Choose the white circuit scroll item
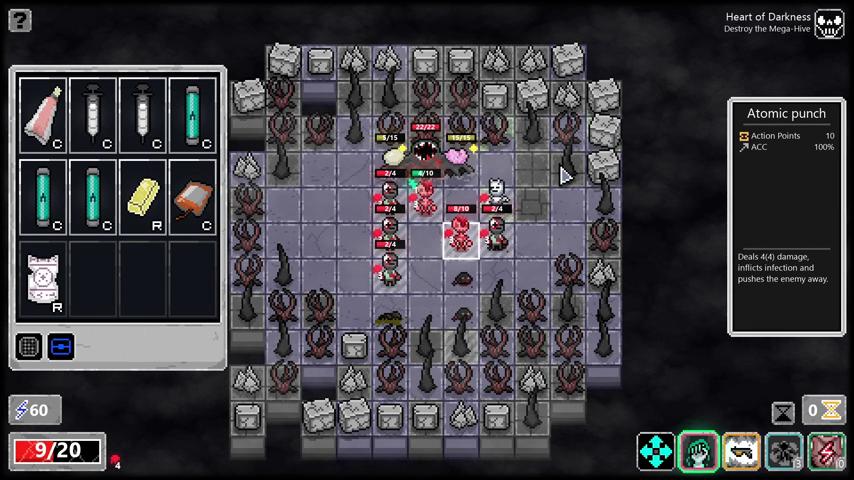Viewport: 854px width, 480px height. (43, 279)
